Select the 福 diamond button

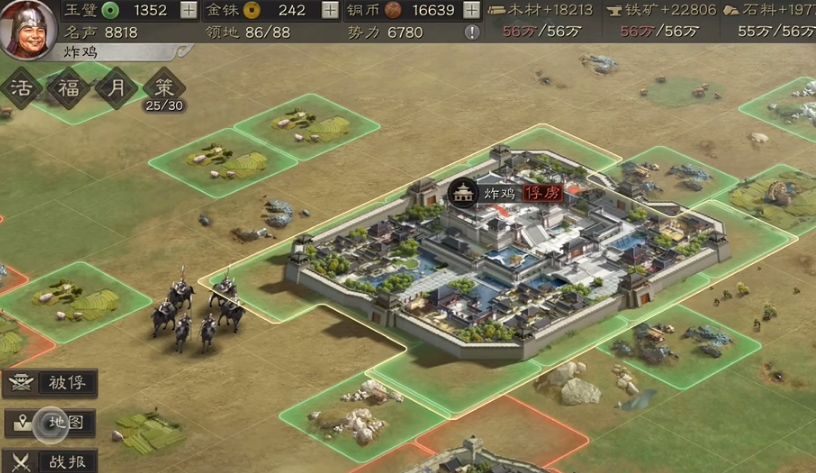click(68, 88)
